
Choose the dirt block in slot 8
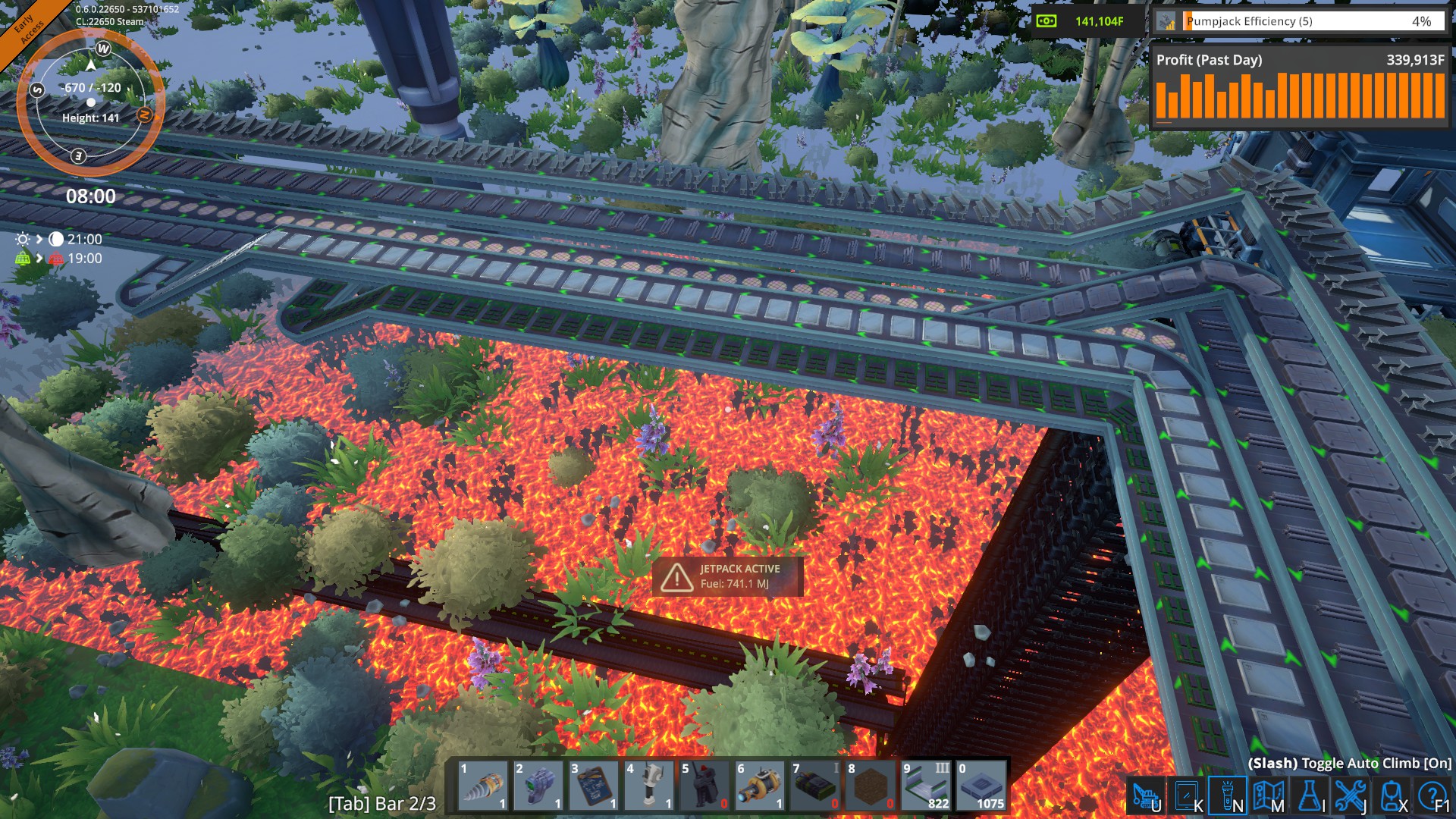871,786
